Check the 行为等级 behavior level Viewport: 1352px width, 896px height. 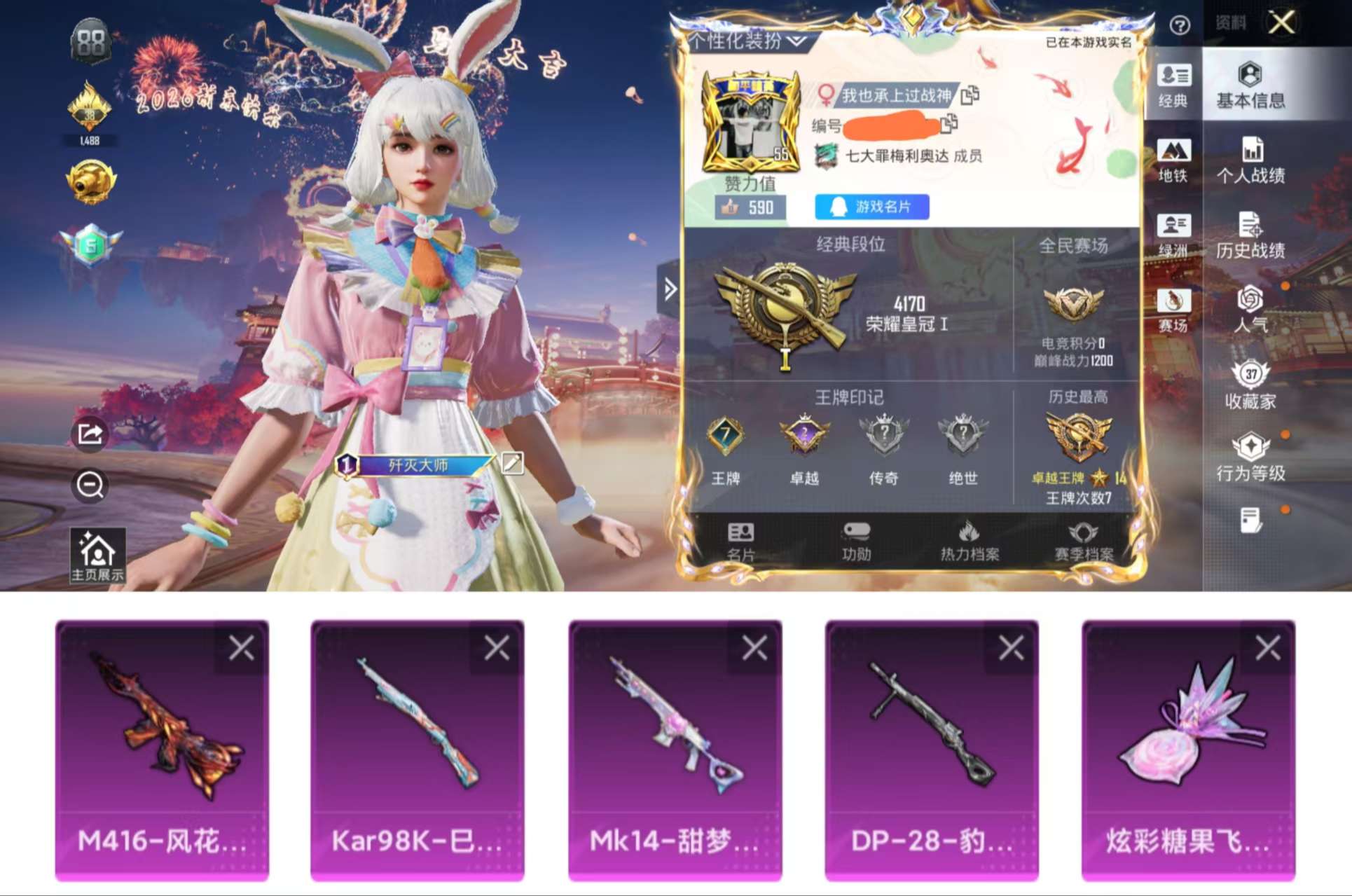(x=1253, y=459)
